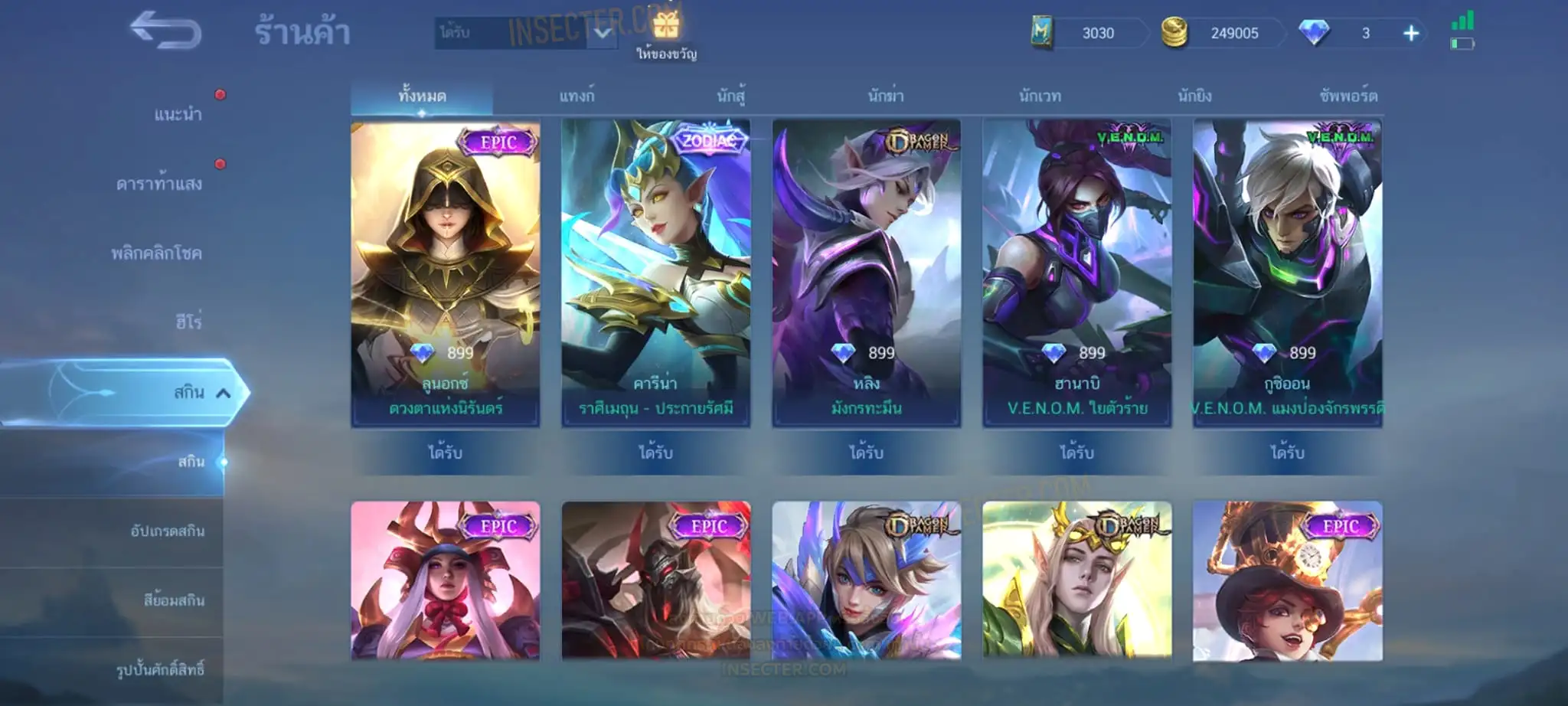Switch to the นักยิง tab
The height and width of the screenshot is (706, 1568).
pyautogui.click(x=1194, y=96)
